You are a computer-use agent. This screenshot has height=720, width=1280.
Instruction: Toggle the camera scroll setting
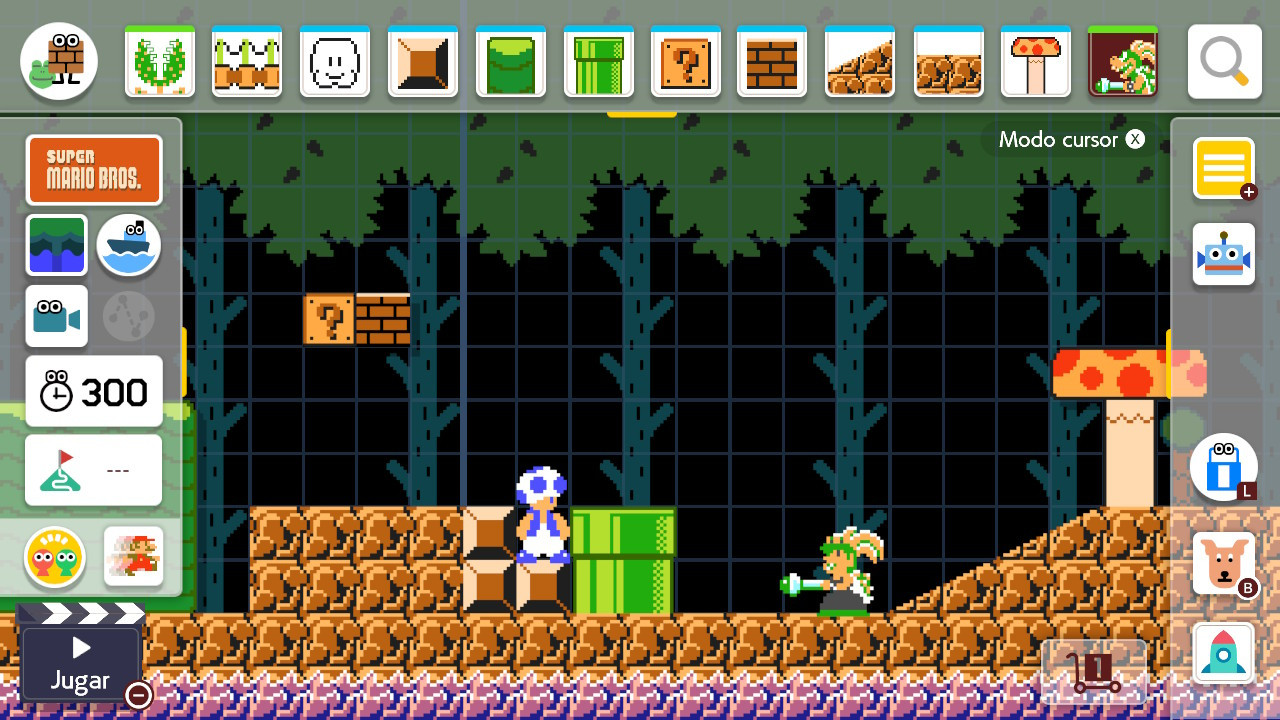click(x=57, y=316)
